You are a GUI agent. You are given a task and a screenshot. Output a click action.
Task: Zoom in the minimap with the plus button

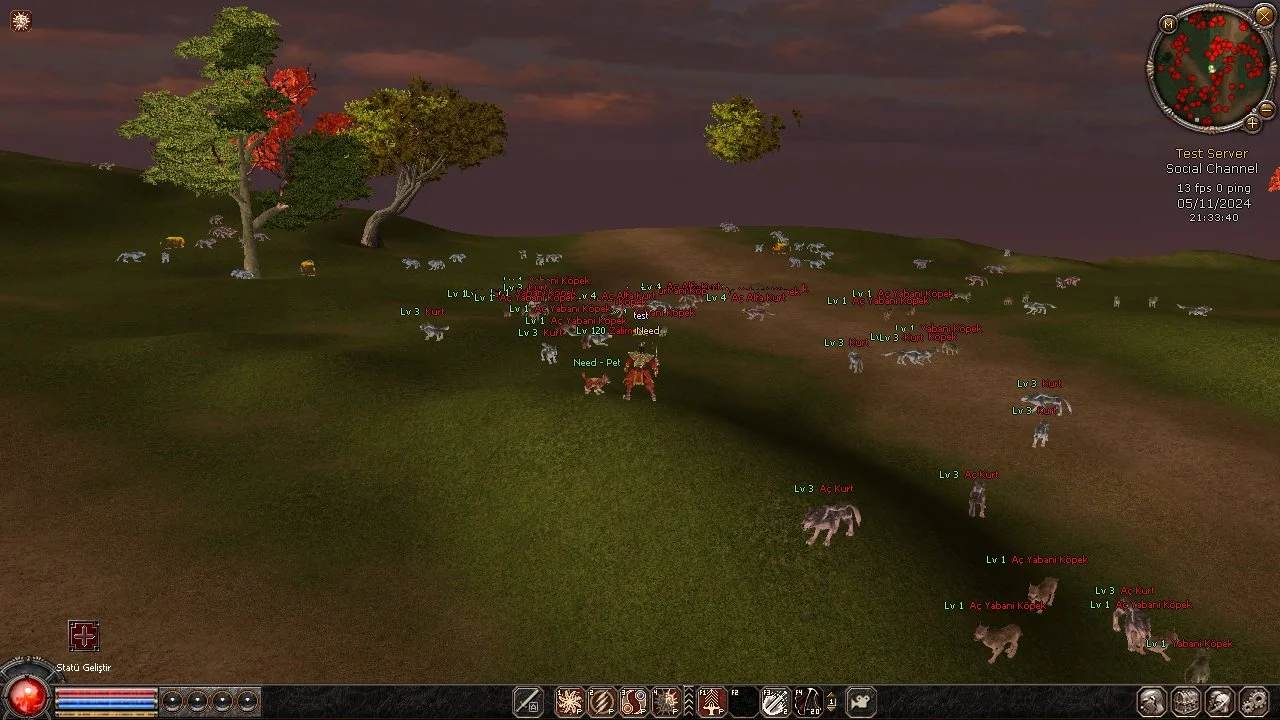click(x=1252, y=124)
